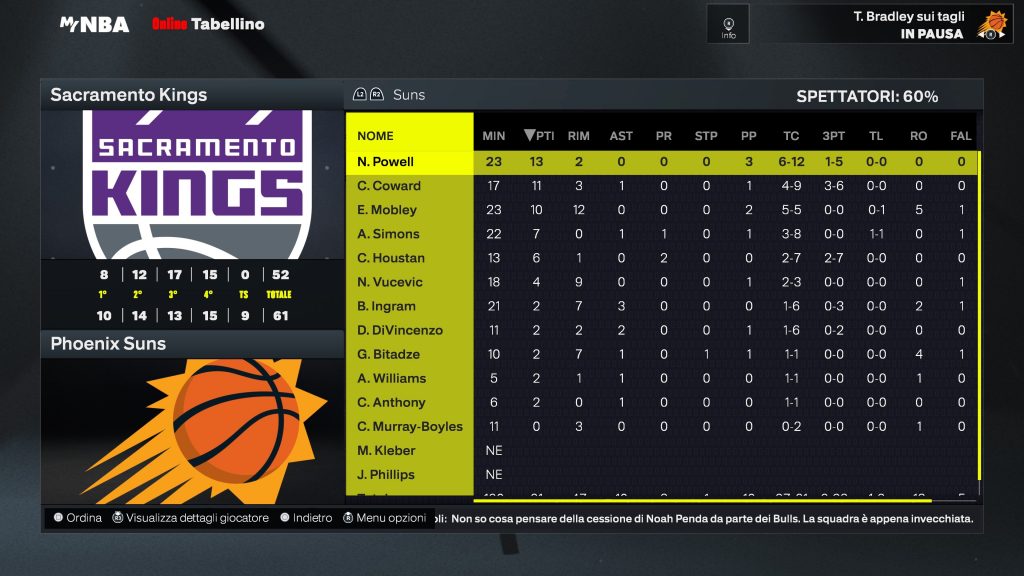Image resolution: width=1024 pixels, height=576 pixels.
Task: Choose C. Anthony from the list
Action: [391, 402]
